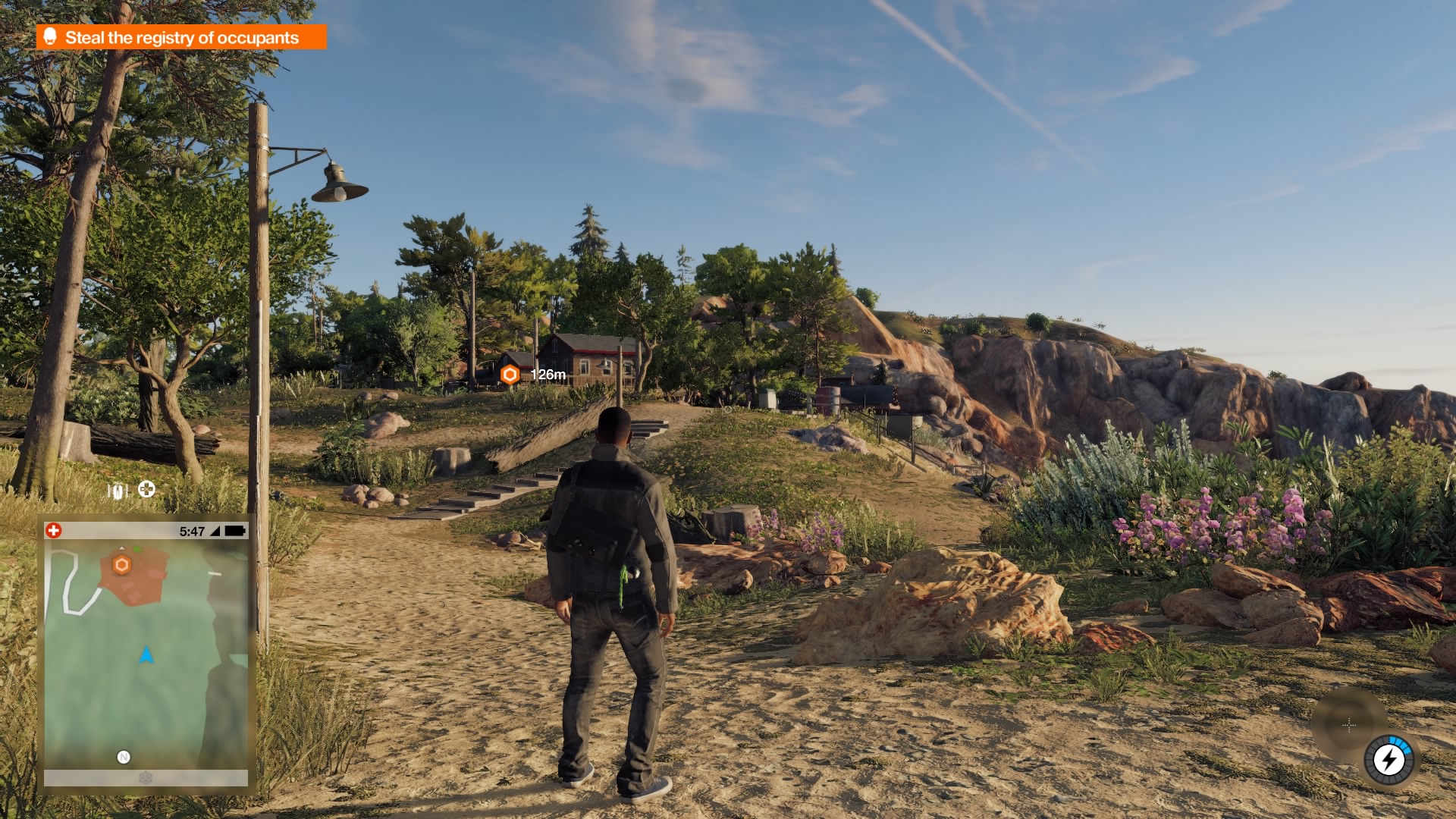
Task: Click the lightning bolt botnet battery icon
Action: 1389,759
